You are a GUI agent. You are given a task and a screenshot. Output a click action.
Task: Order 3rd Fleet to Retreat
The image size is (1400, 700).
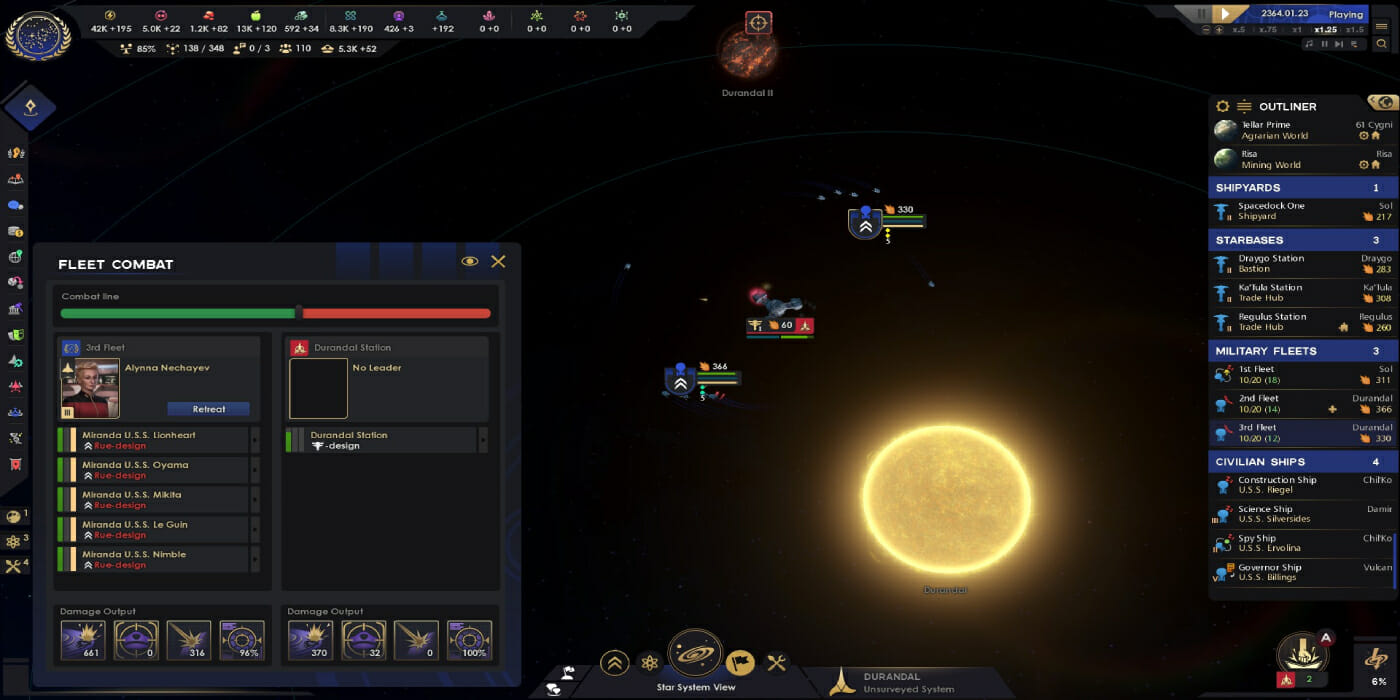click(x=208, y=409)
